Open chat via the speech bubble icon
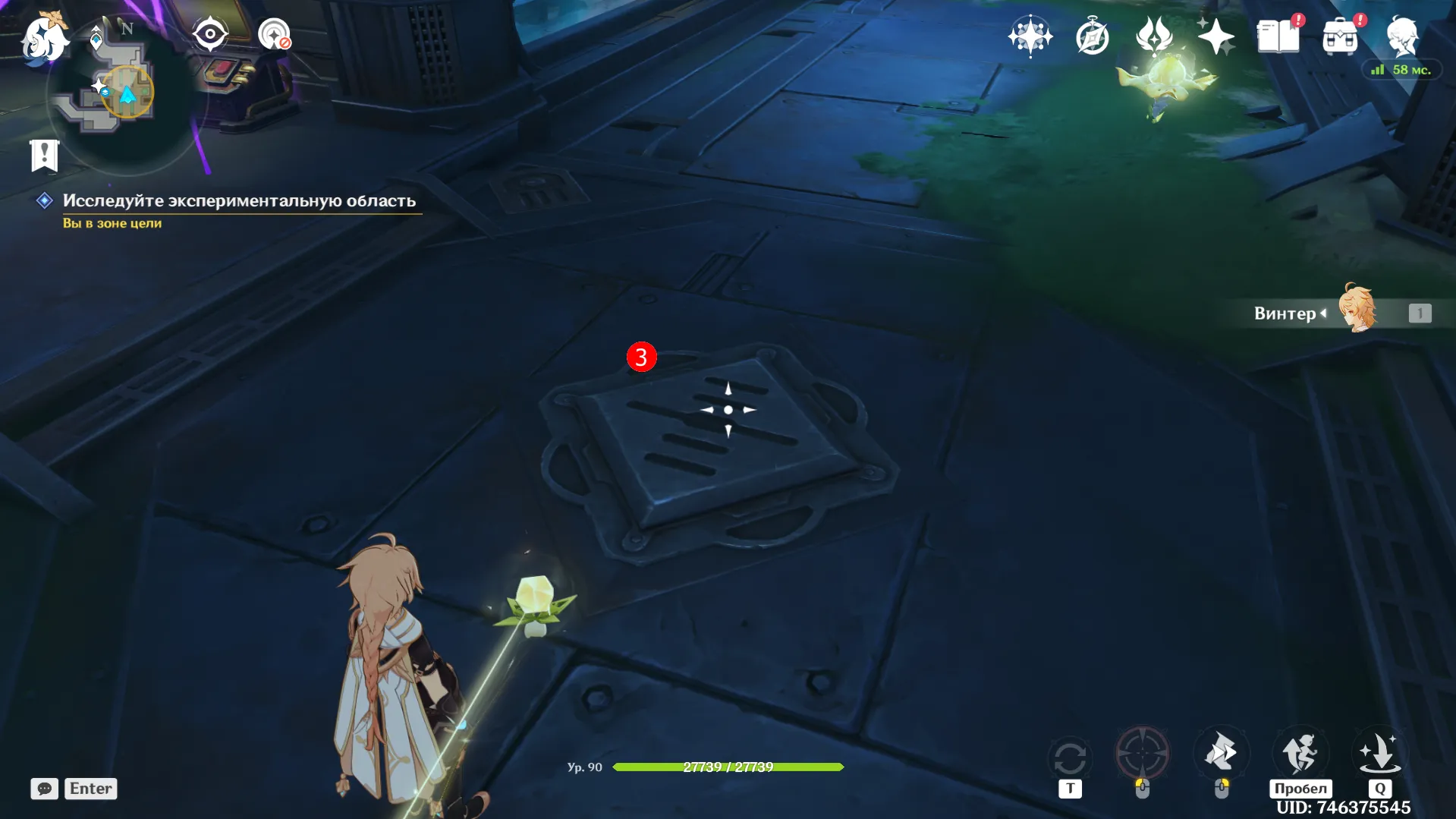 click(x=45, y=789)
